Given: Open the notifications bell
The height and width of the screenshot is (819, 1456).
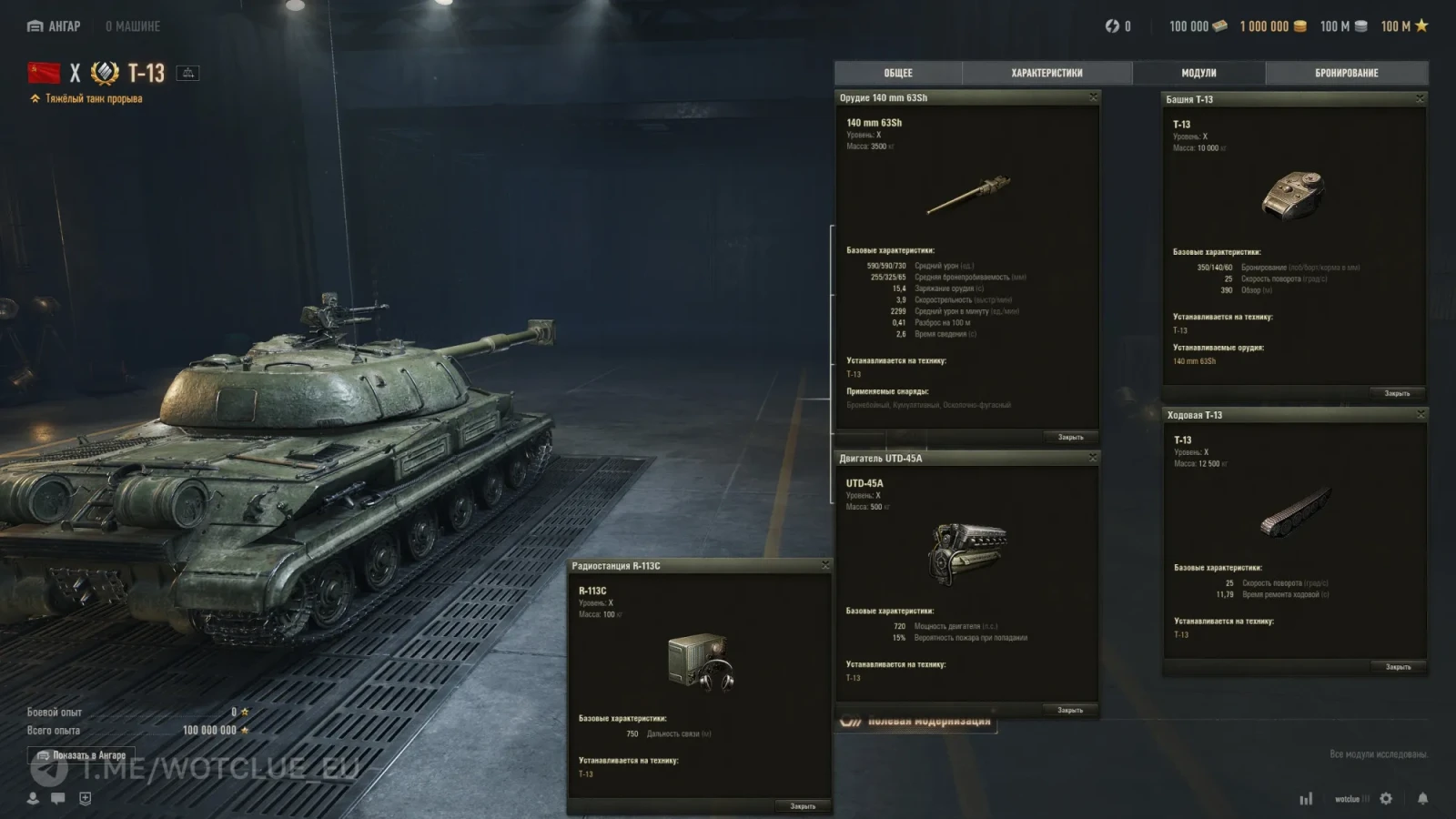Looking at the screenshot, I should click(1422, 798).
